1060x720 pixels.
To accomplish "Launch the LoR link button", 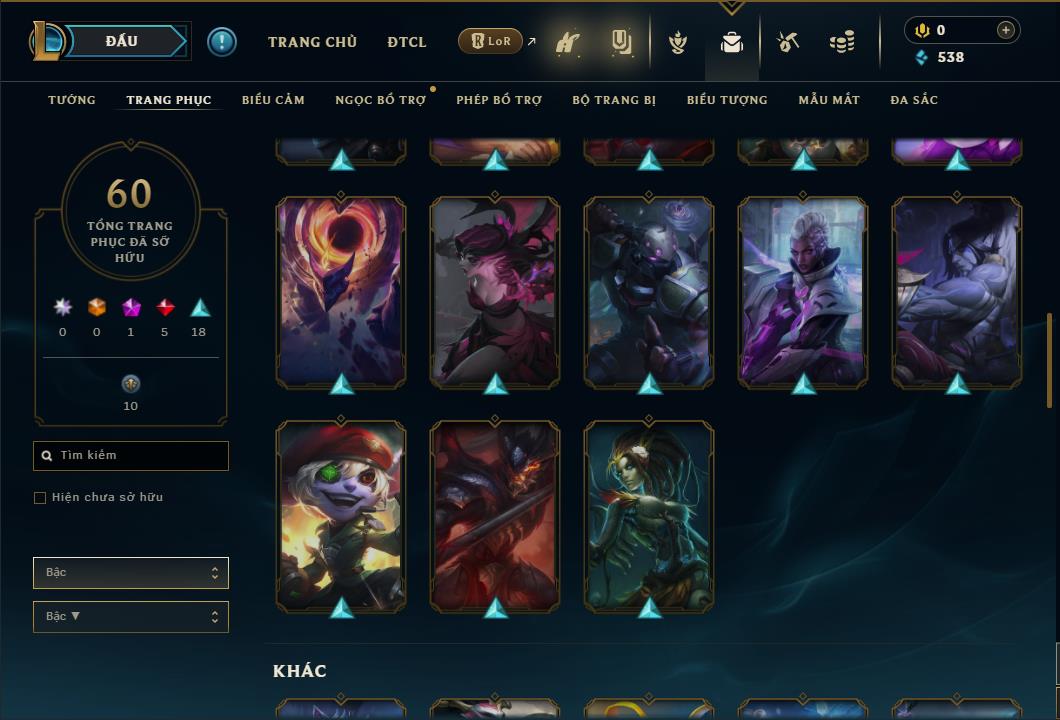I will pos(491,41).
